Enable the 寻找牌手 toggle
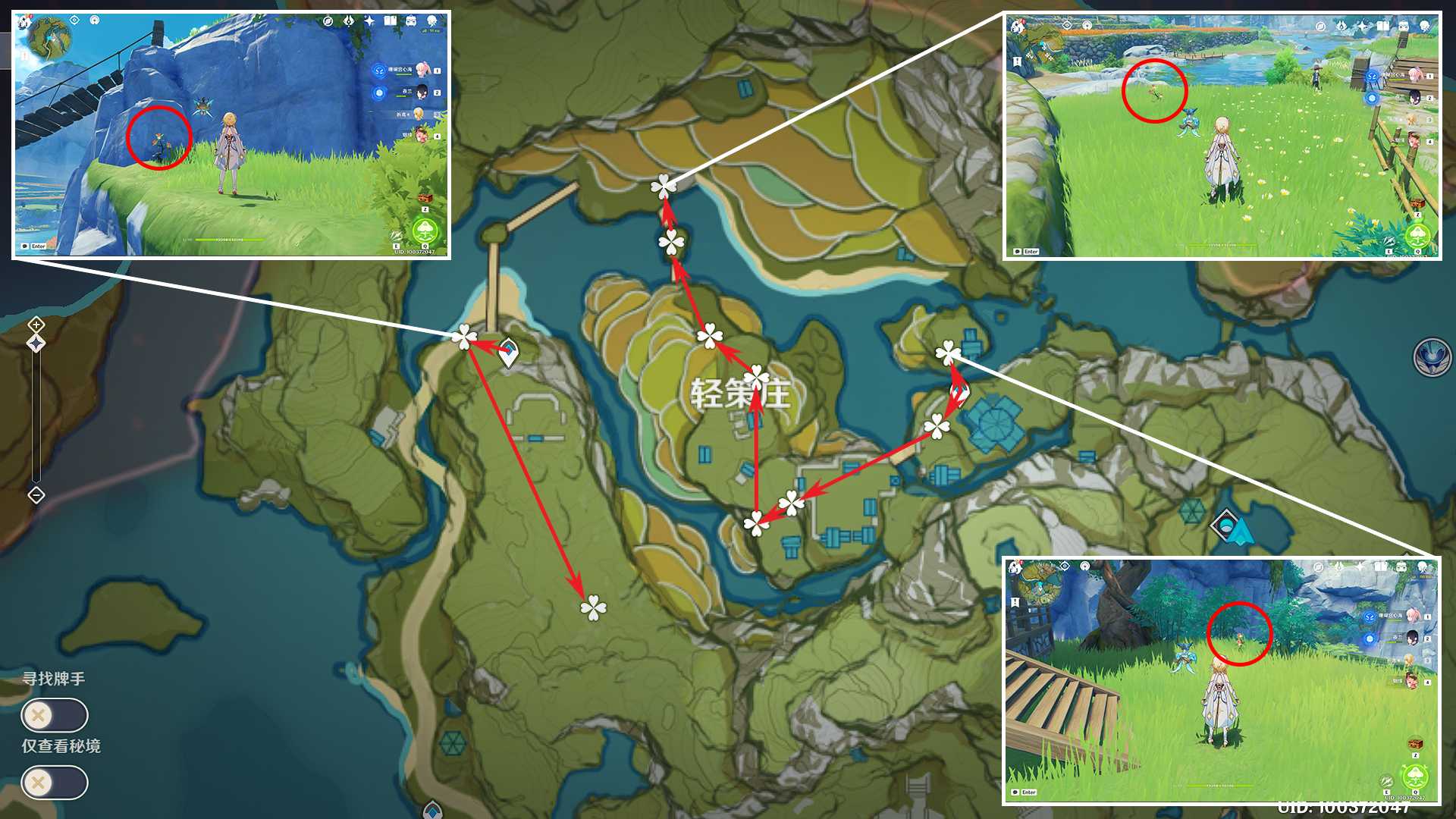Image resolution: width=1456 pixels, height=819 pixels. click(52, 715)
